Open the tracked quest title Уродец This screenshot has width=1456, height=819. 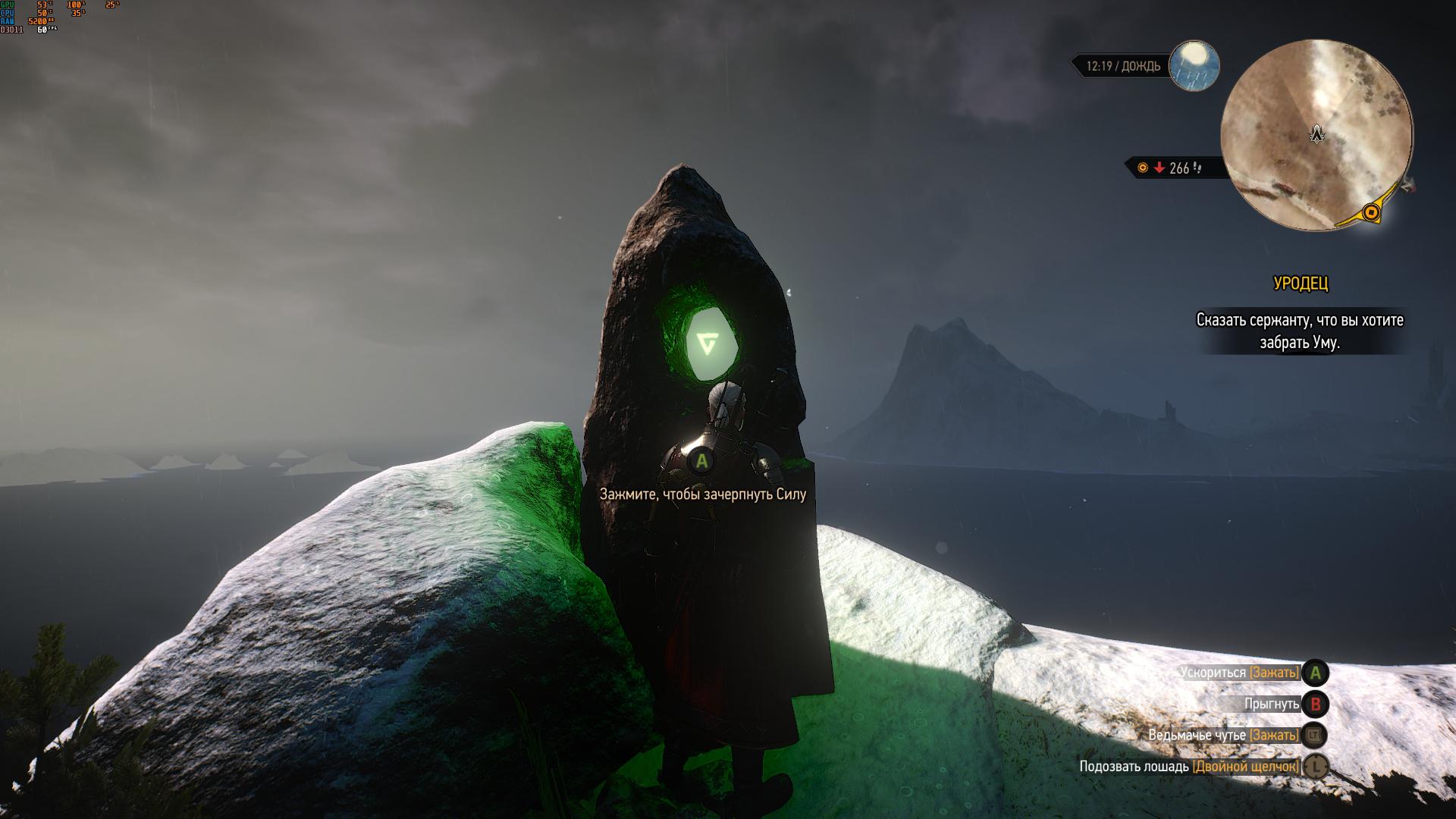click(1300, 284)
